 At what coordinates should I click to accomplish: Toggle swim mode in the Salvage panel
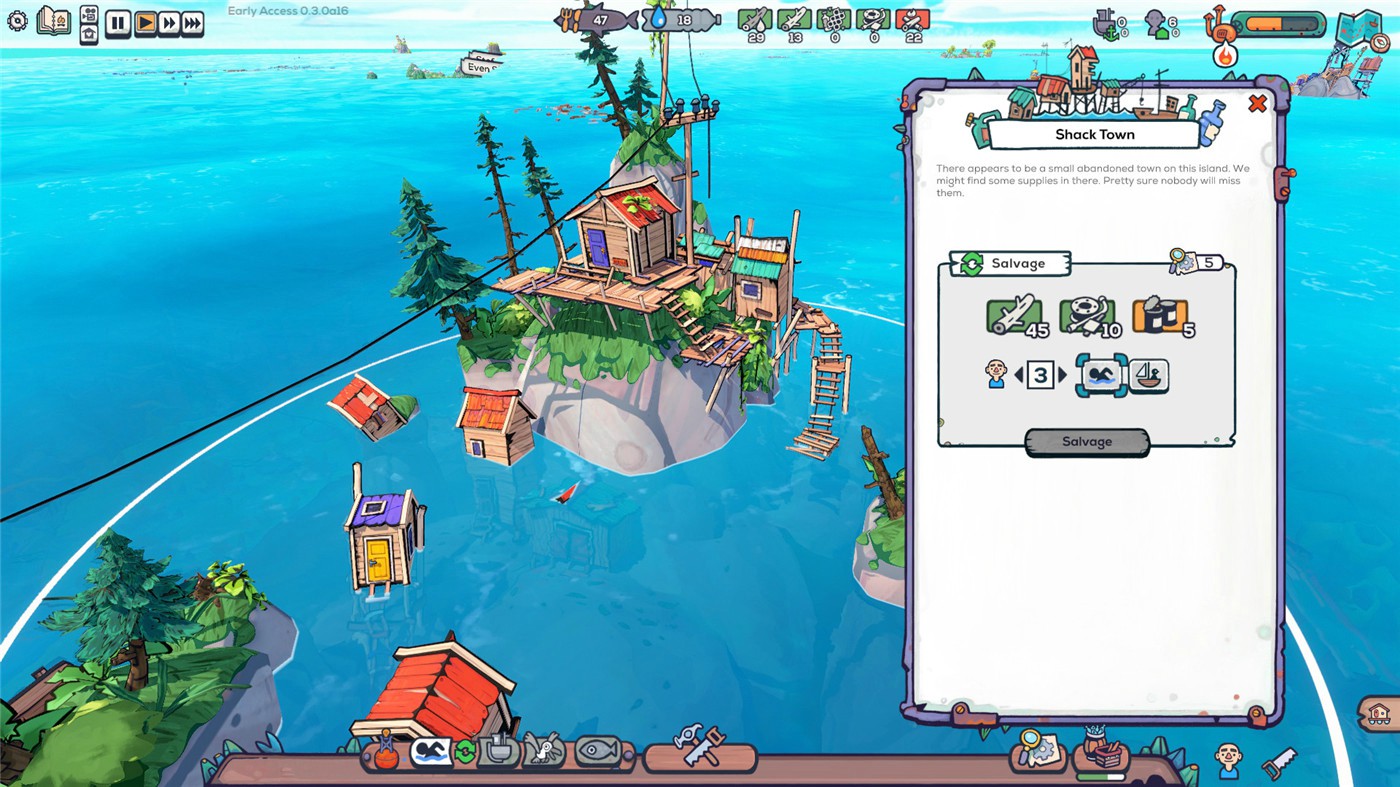pos(1101,376)
